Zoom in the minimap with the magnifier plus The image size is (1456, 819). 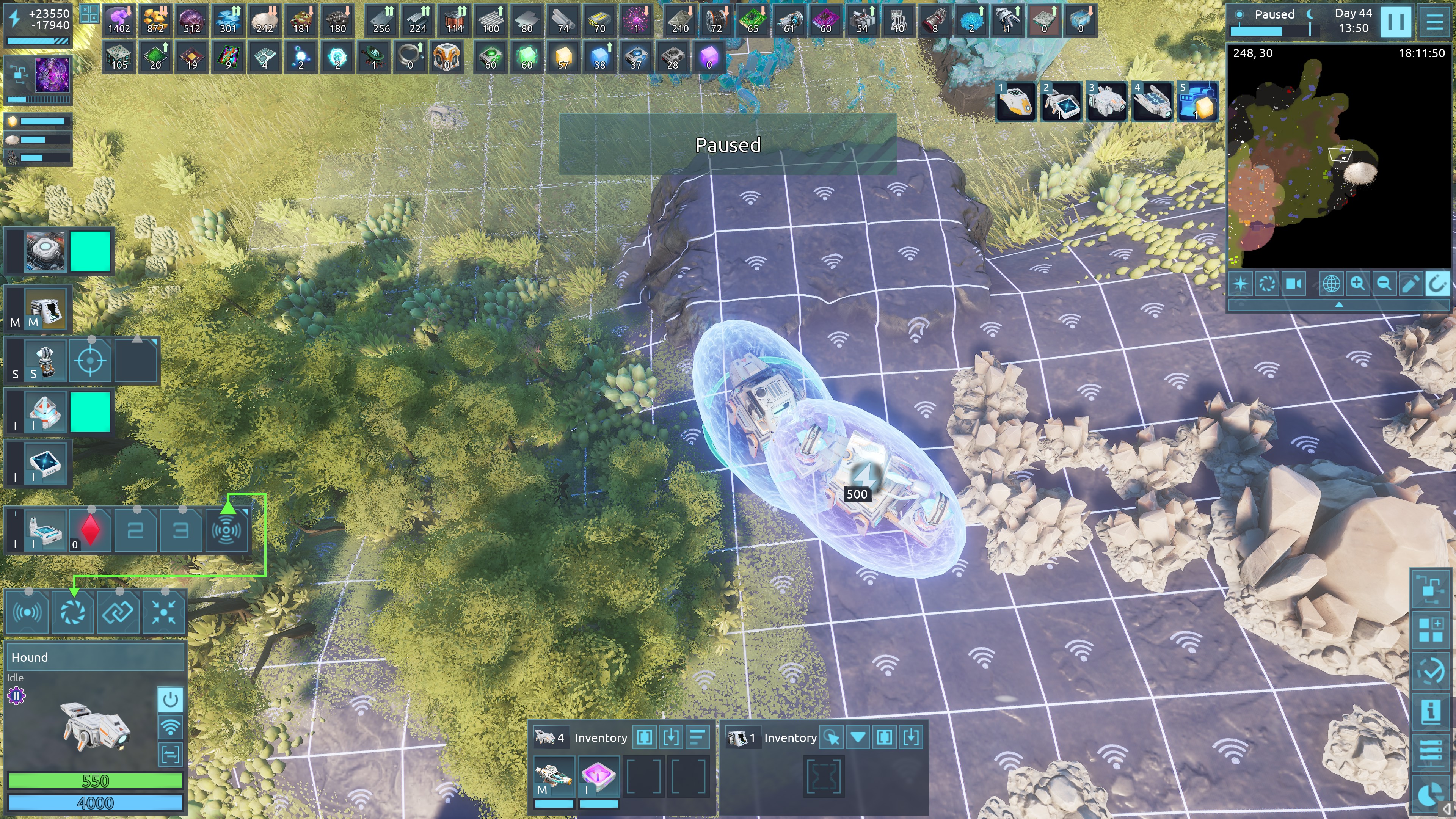coord(1357,283)
